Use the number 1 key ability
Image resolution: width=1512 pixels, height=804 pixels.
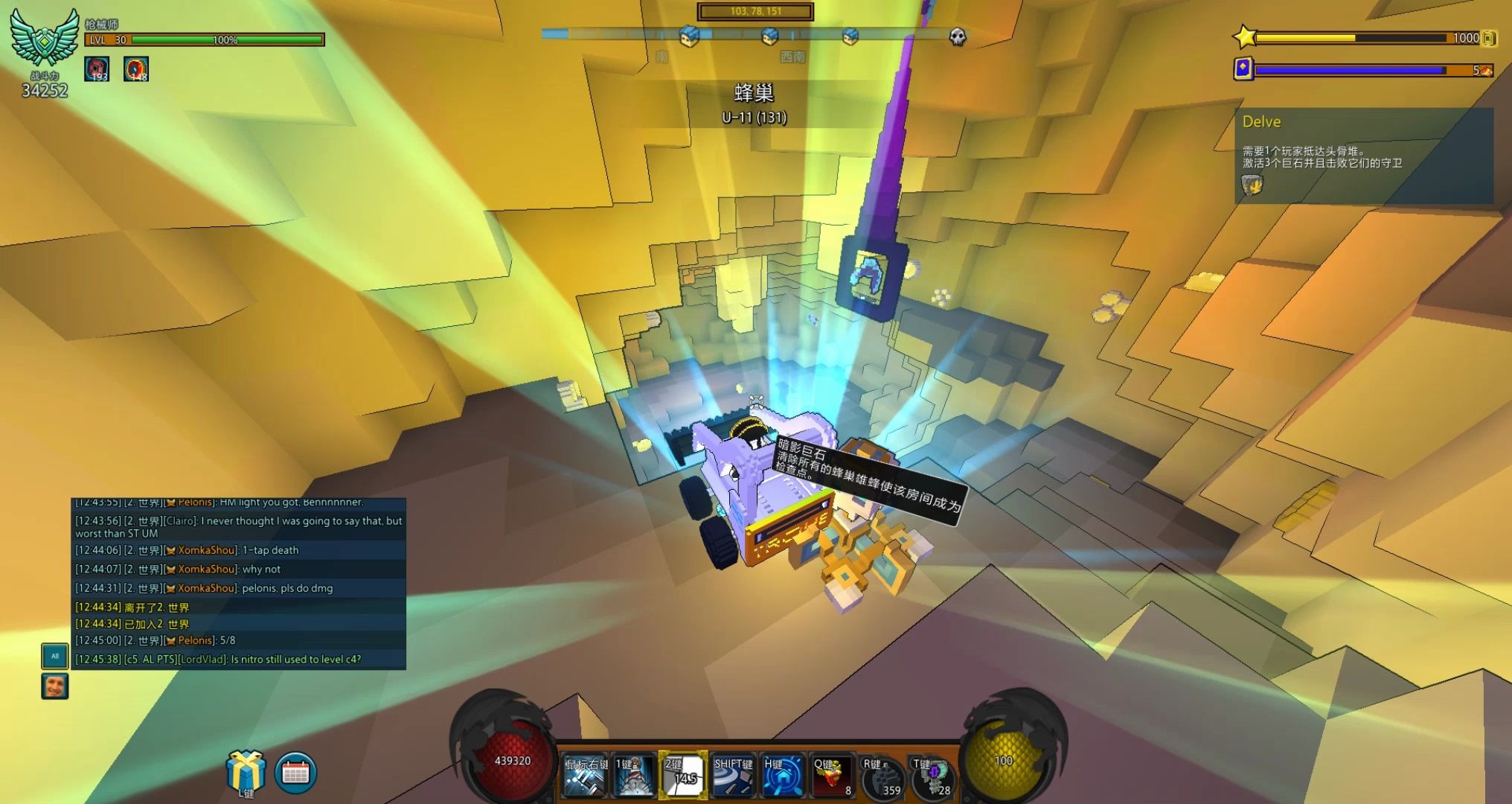tap(633, 776)
